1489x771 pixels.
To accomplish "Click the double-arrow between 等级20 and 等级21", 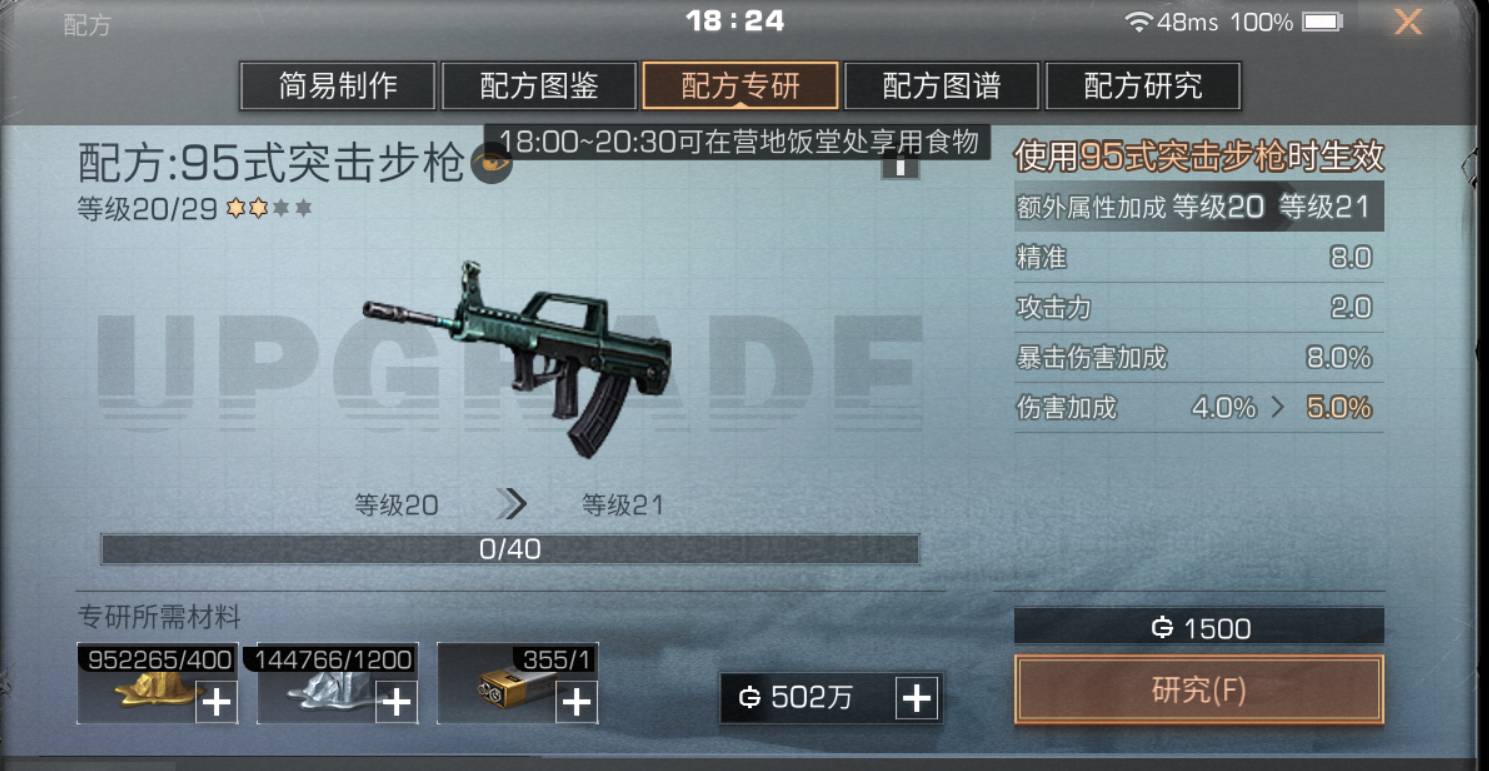I will (x=512, y=504).
